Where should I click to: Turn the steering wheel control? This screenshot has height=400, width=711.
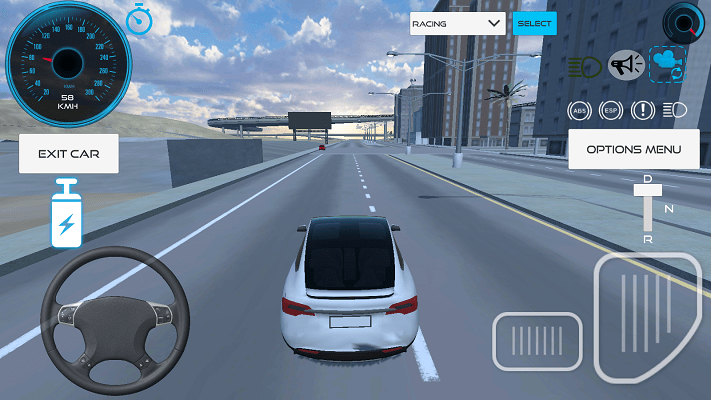116,318
